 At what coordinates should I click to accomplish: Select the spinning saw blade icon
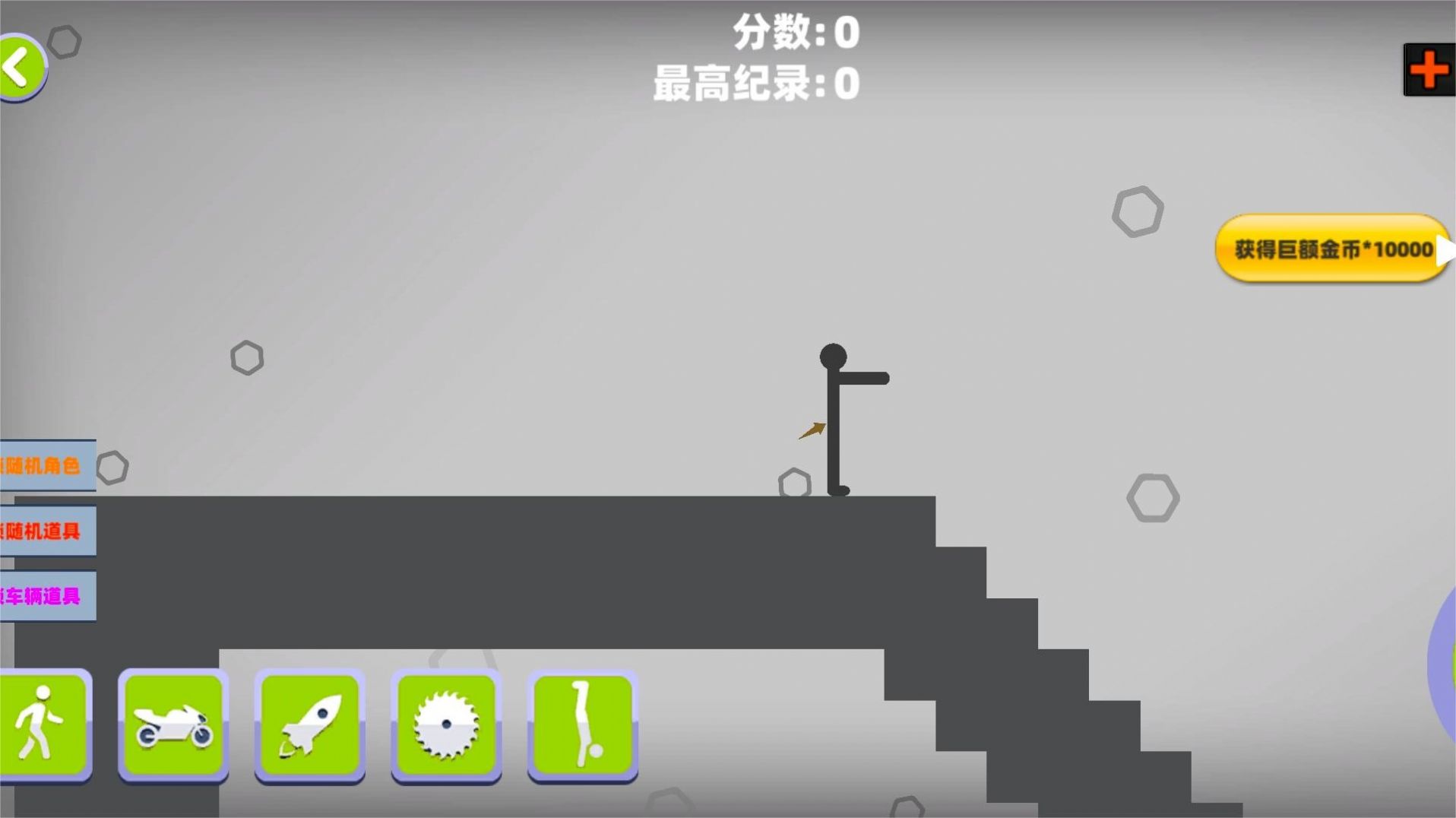pyautogui.click(x=447, y=726)
